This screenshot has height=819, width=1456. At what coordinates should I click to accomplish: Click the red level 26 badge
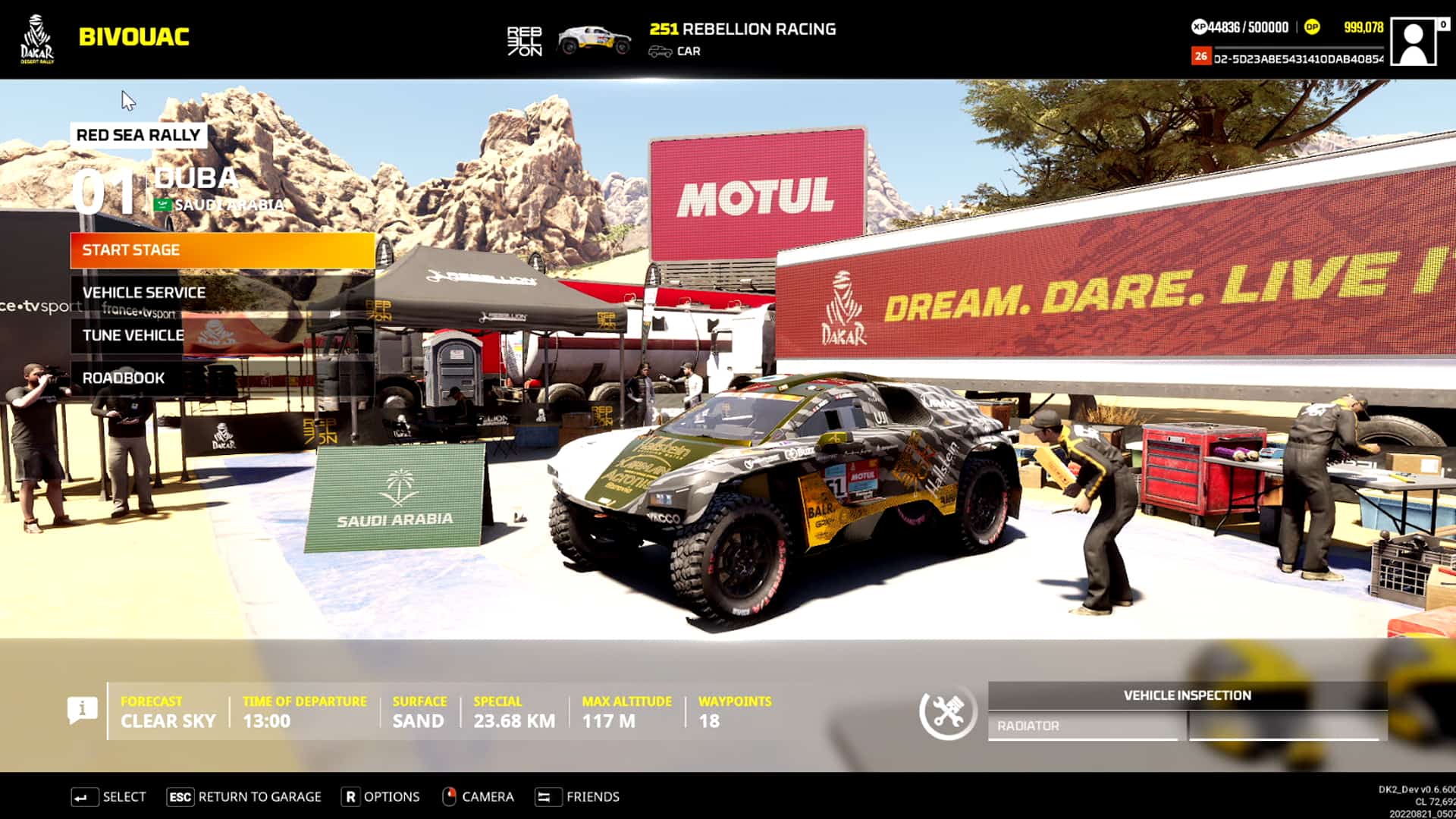[x=1202, y=55]
